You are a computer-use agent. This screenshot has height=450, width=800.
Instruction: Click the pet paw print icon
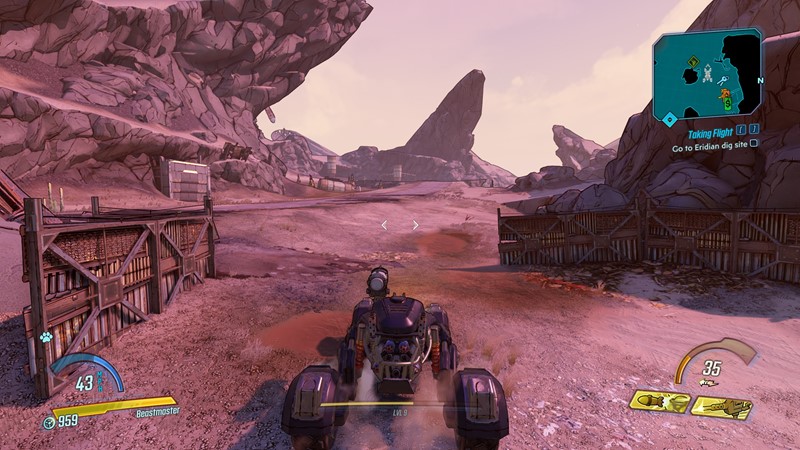(x=46, y=338)
